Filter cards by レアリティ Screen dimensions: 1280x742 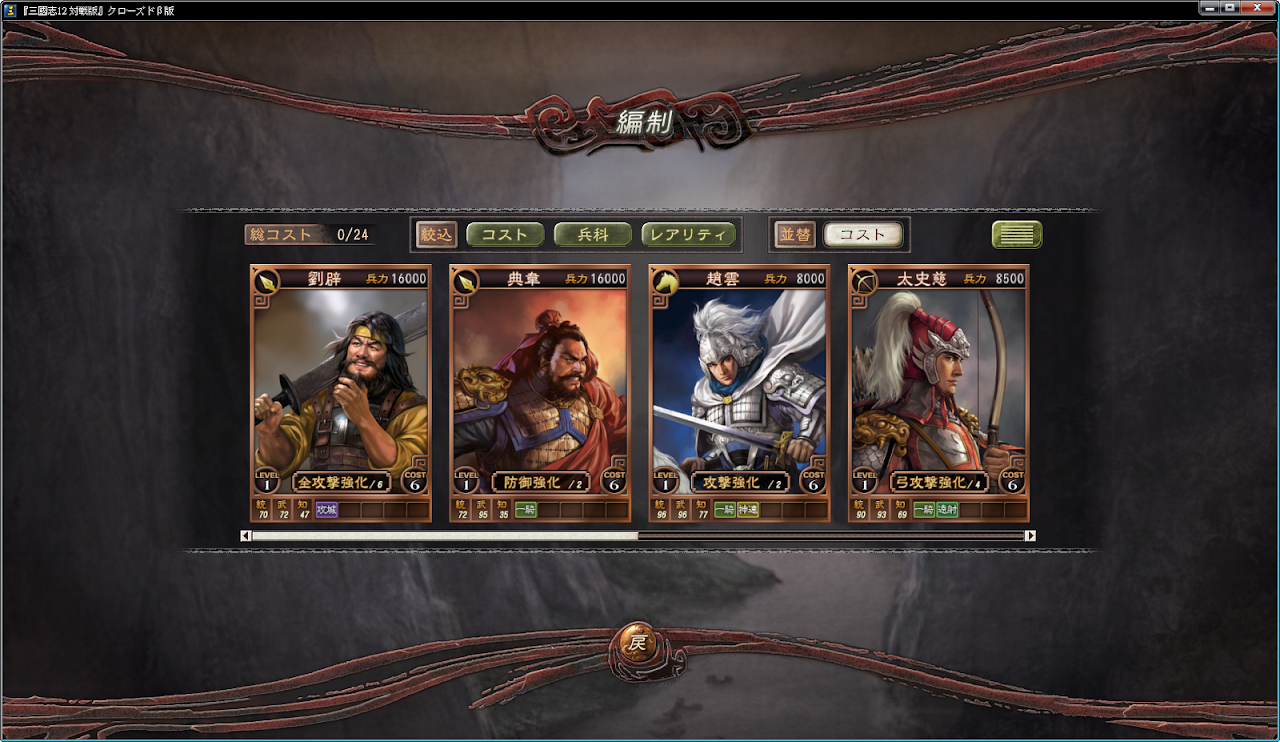click(x=688, y=235)
